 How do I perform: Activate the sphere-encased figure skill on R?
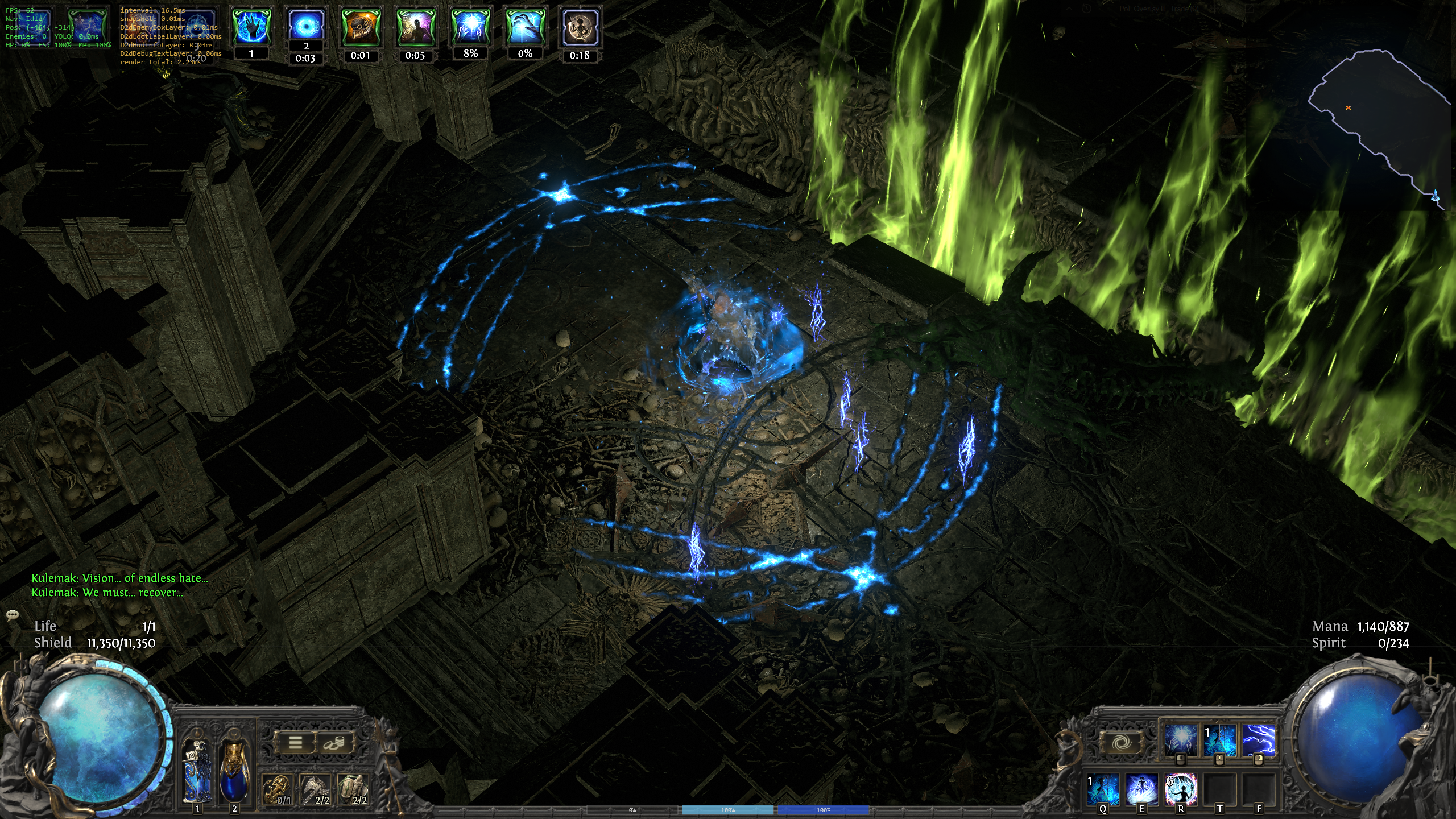1181,789
